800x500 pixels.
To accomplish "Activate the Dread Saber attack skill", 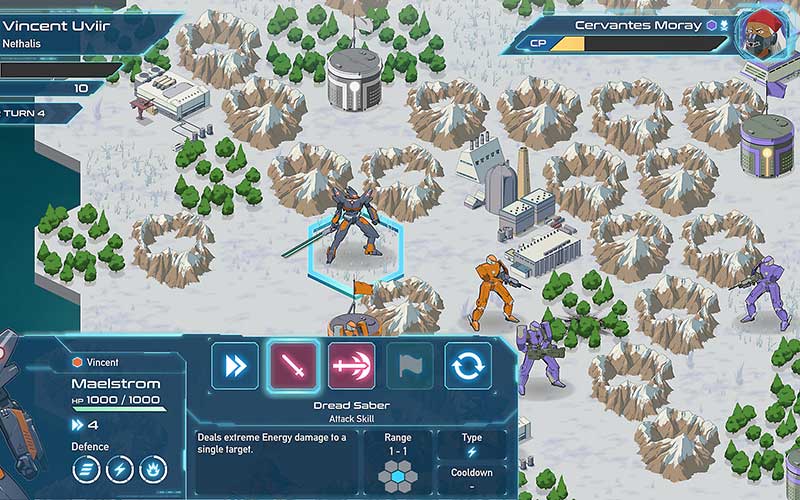I will [293, 366].
